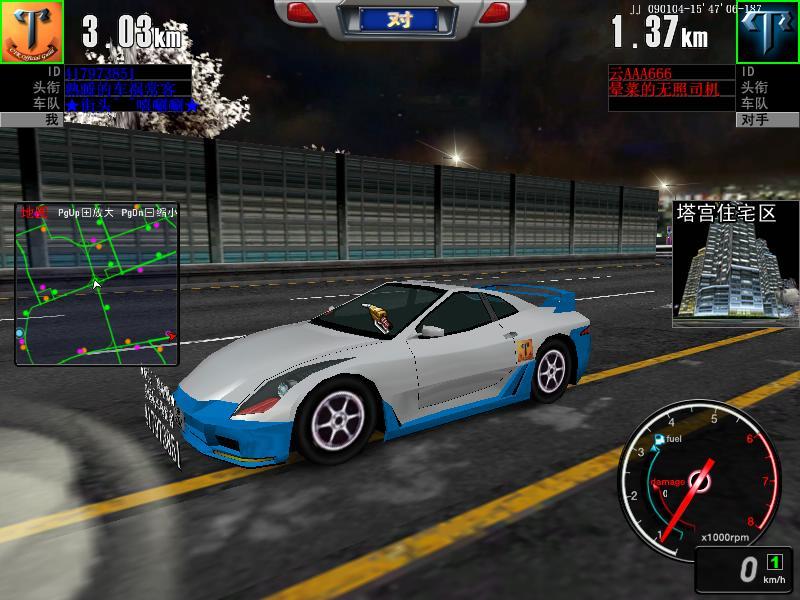The image size is (800, 600).
Task: Click the 我 label under player info
Action: pyautogui.click(x=31, y=119)
